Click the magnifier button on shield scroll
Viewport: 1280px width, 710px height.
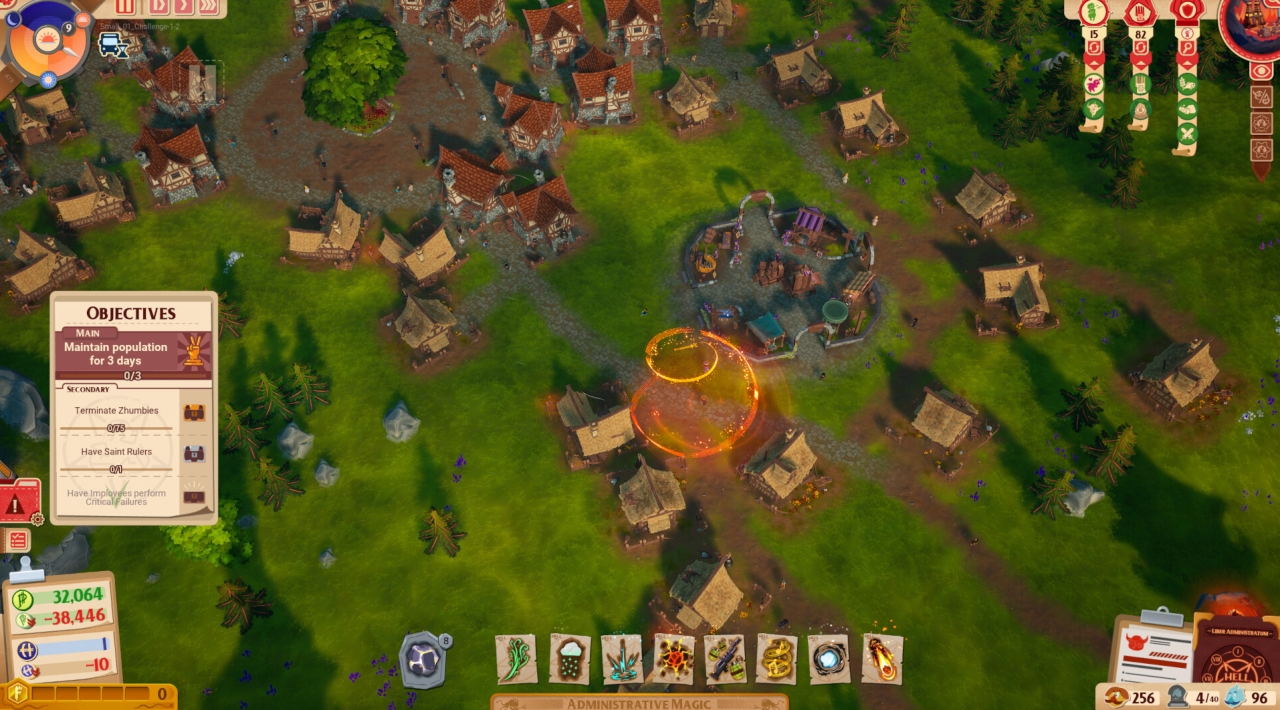(1187, 48)
